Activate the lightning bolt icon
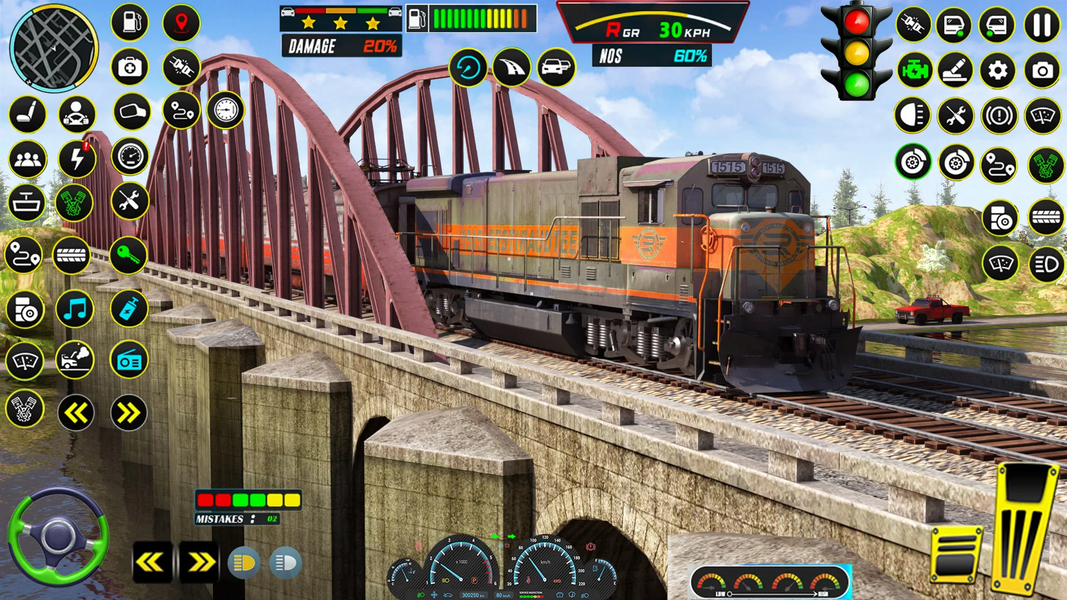The height and width of the screenshot is (600, 1067). click(x=77, y=158)
